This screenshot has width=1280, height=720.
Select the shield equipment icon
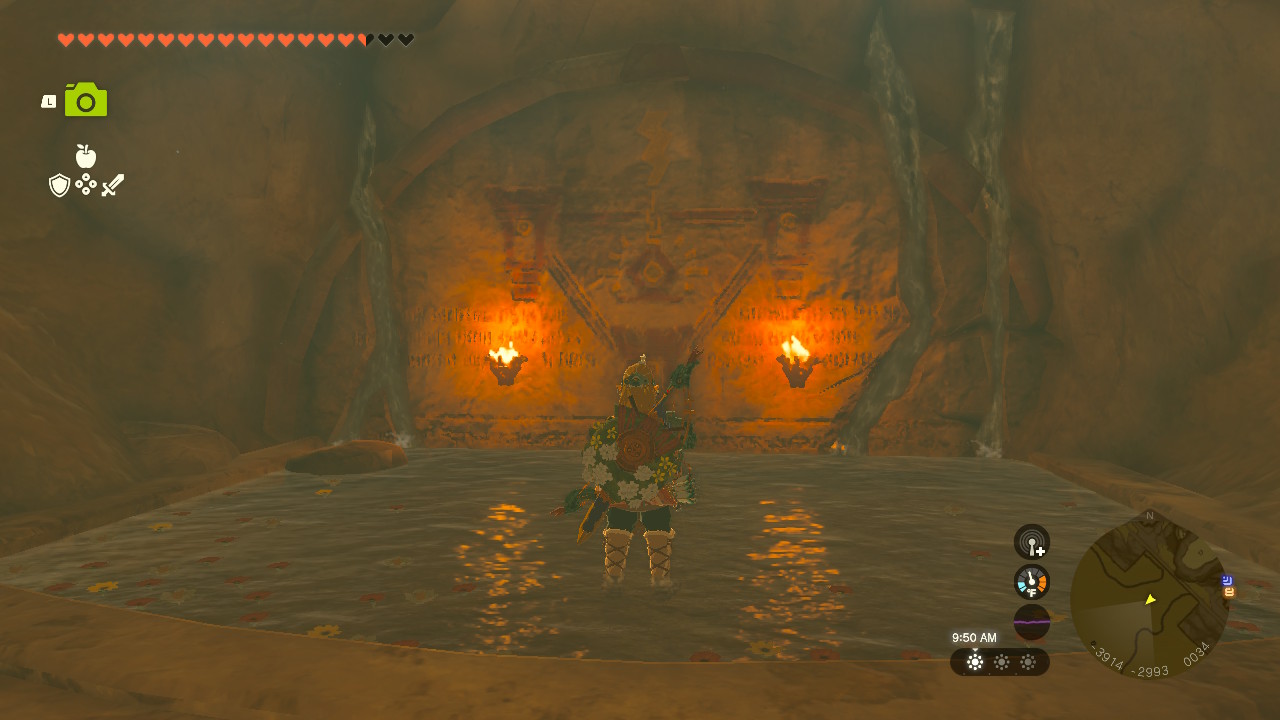point(59,184)
